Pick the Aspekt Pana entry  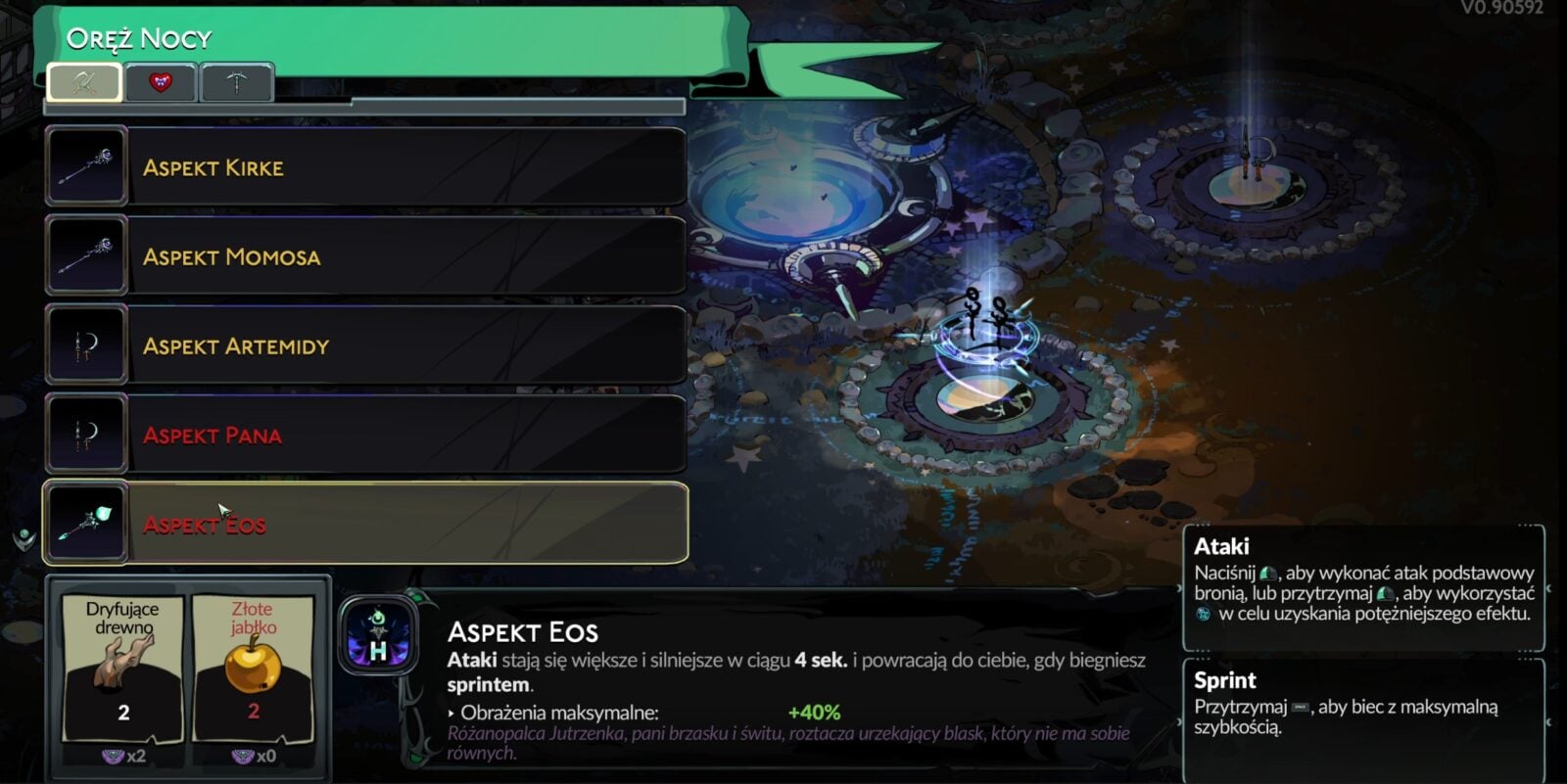point(364,434)
